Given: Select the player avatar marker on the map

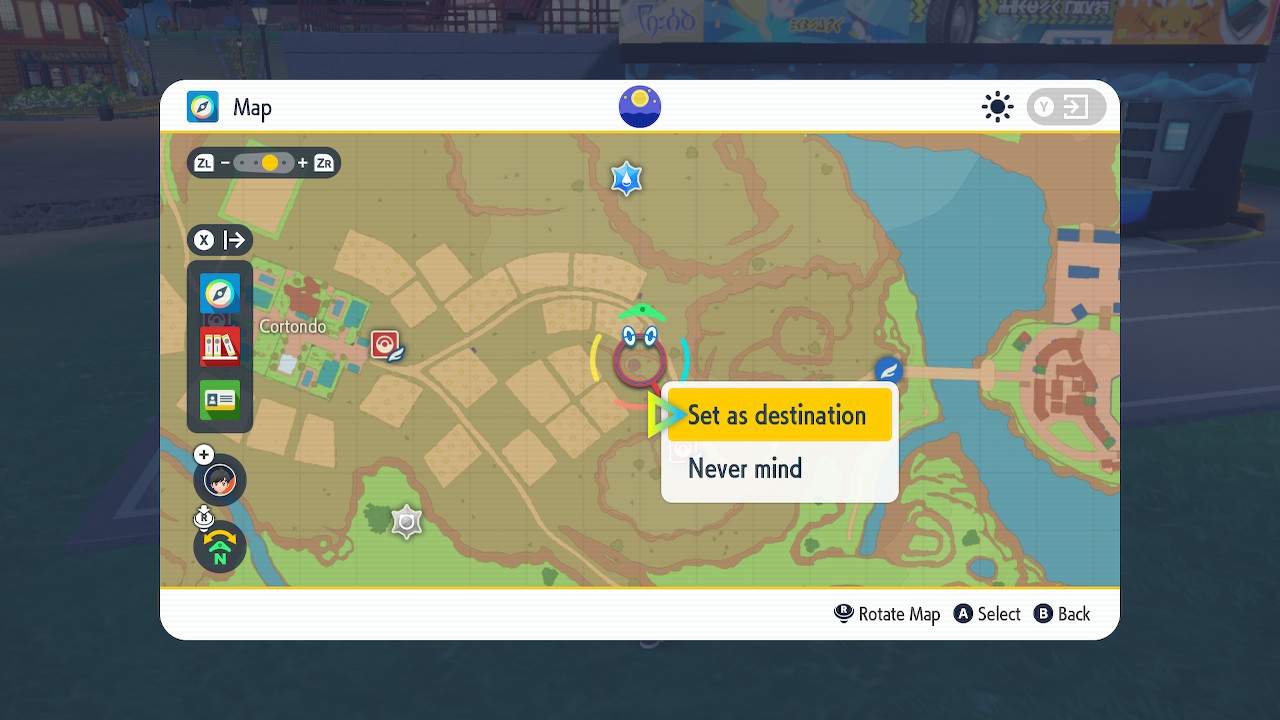Looking at the screenshot, I should pyautogui.click(x=219, y=480).
